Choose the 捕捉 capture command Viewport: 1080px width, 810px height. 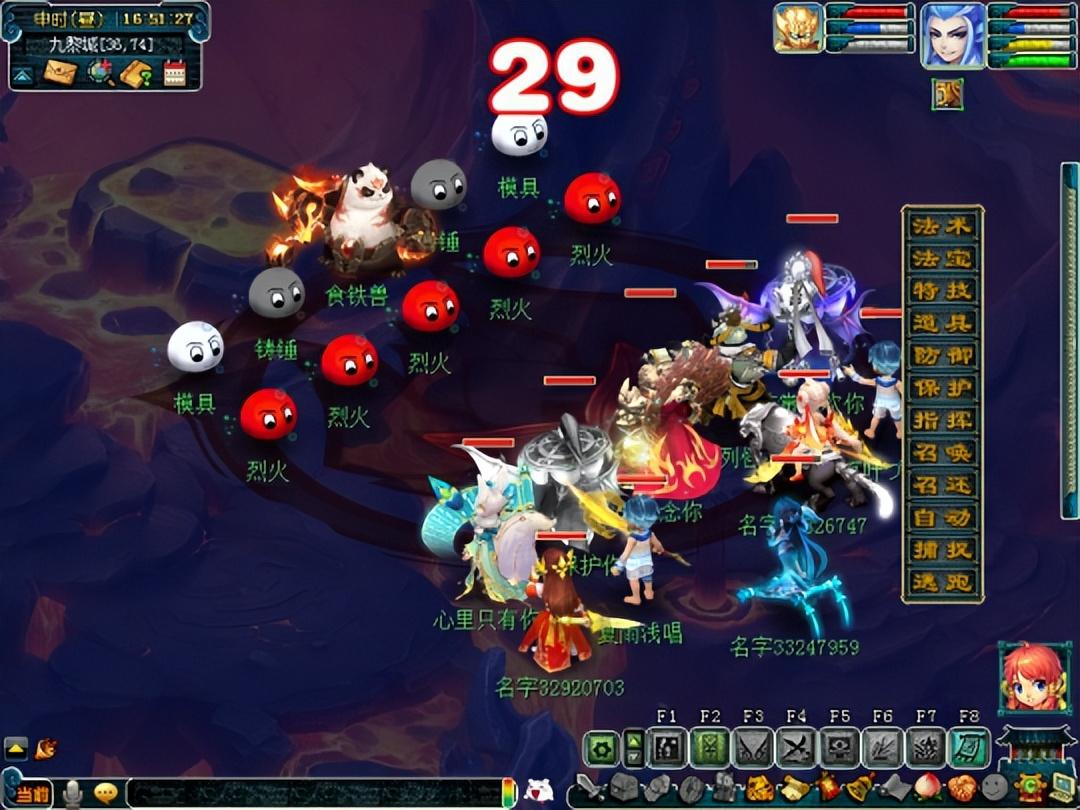click(942, 550)
